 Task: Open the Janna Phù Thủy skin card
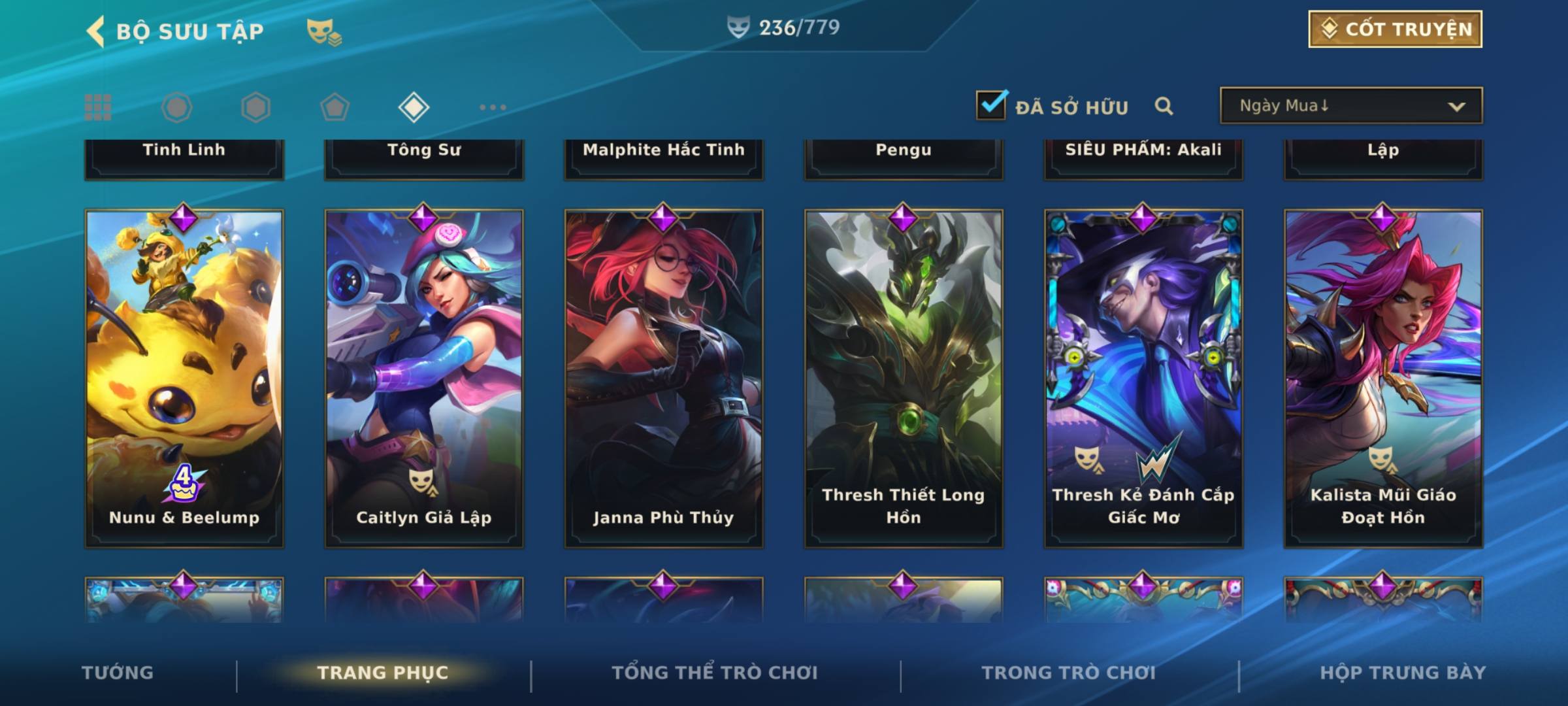[x=664, y=378]
